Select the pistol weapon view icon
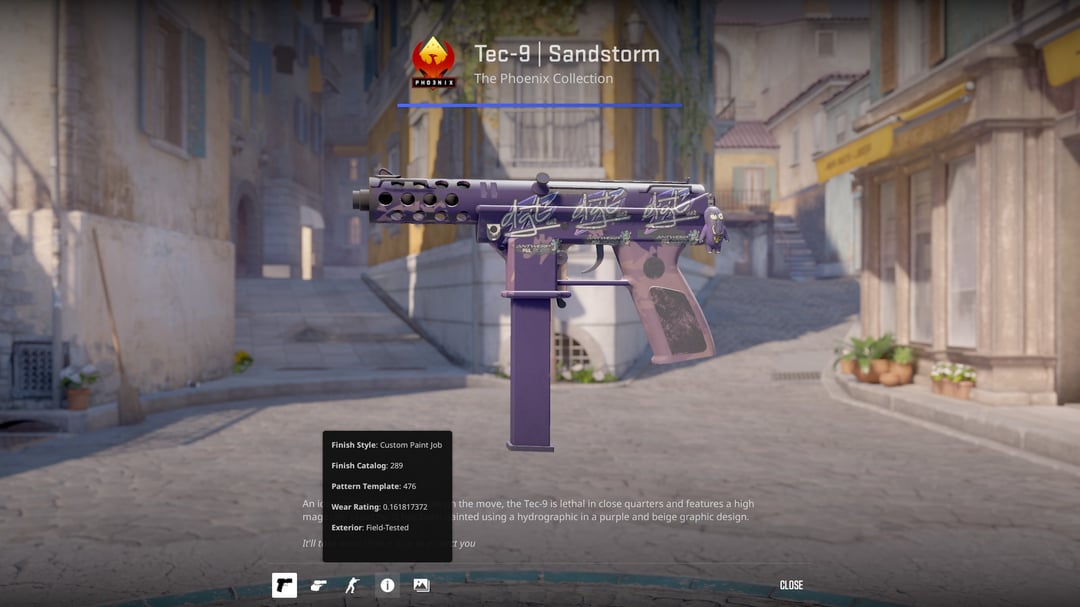The height and width of the screenshot is (607, 1080). (x=284, y=585)
